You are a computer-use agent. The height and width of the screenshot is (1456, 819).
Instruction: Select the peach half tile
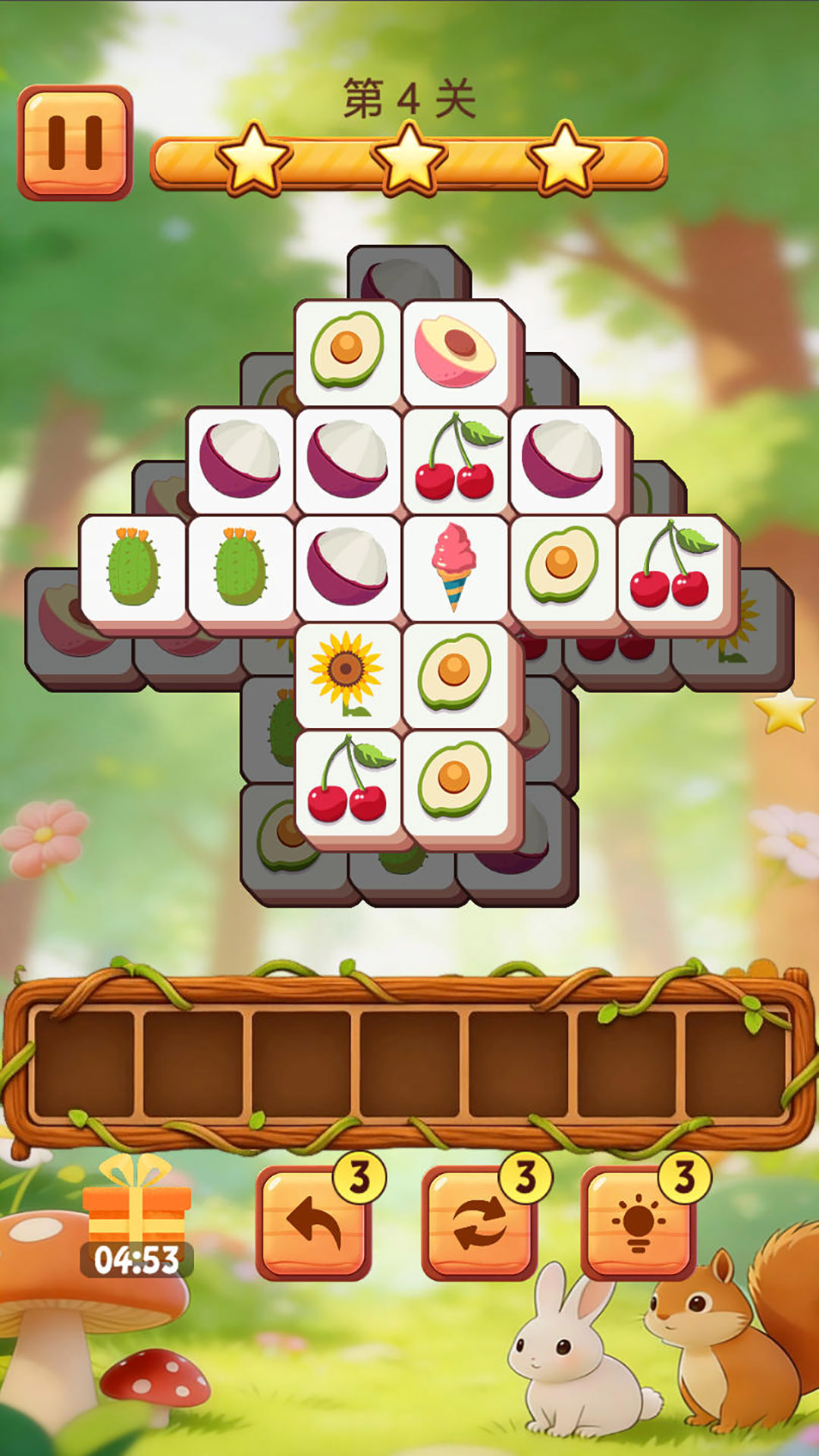pos(455,352)
